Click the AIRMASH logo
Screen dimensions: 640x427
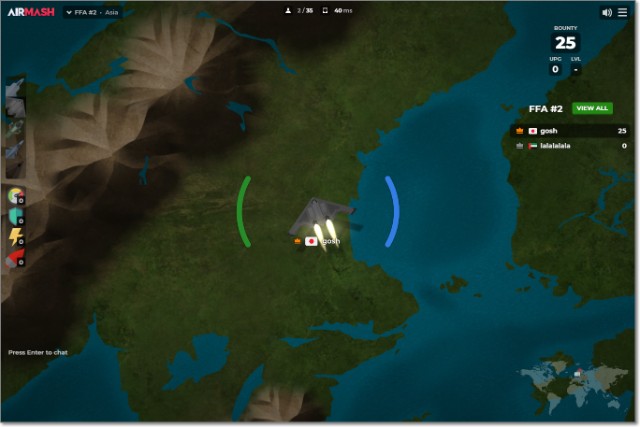click(29, 12)
